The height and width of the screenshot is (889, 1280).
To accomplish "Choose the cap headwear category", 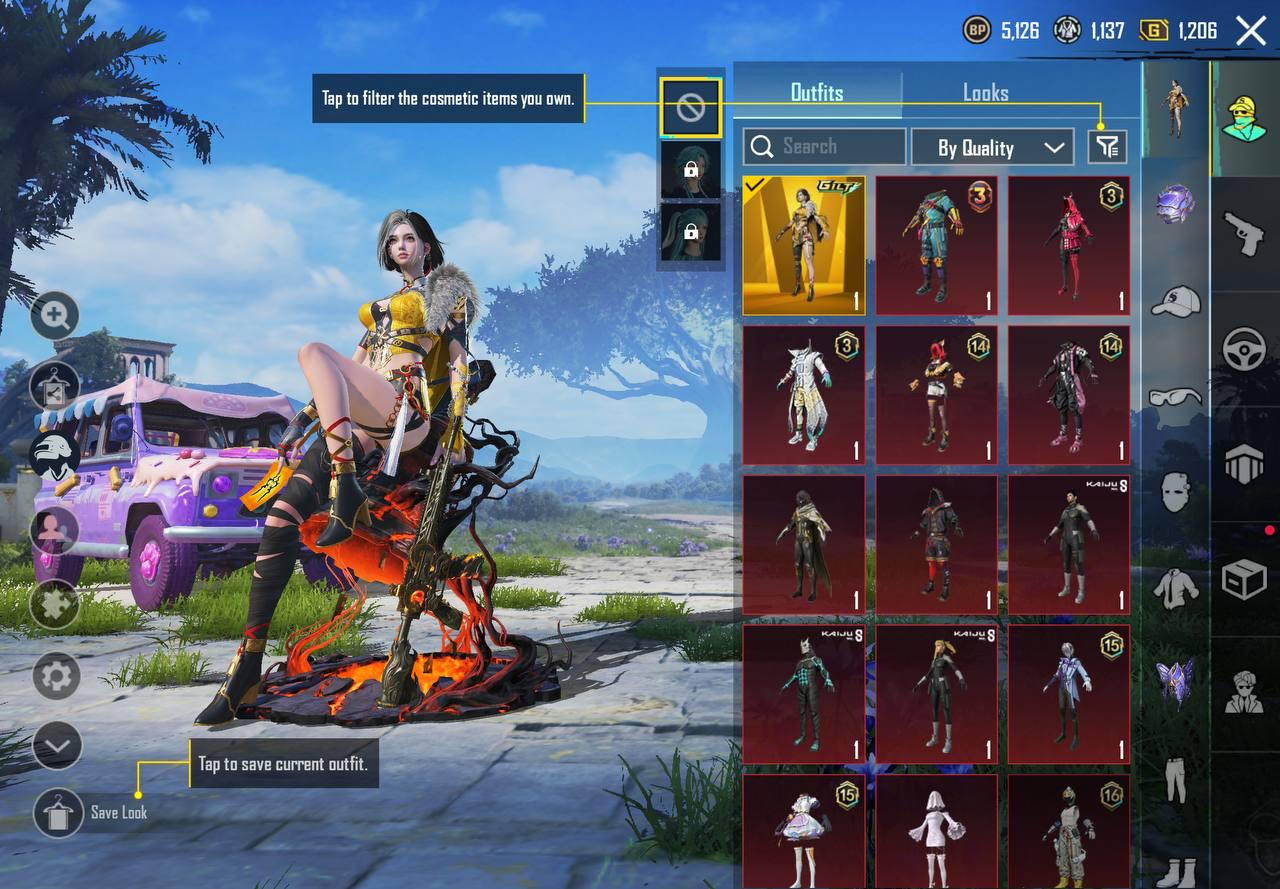I will pos(1175,300).
